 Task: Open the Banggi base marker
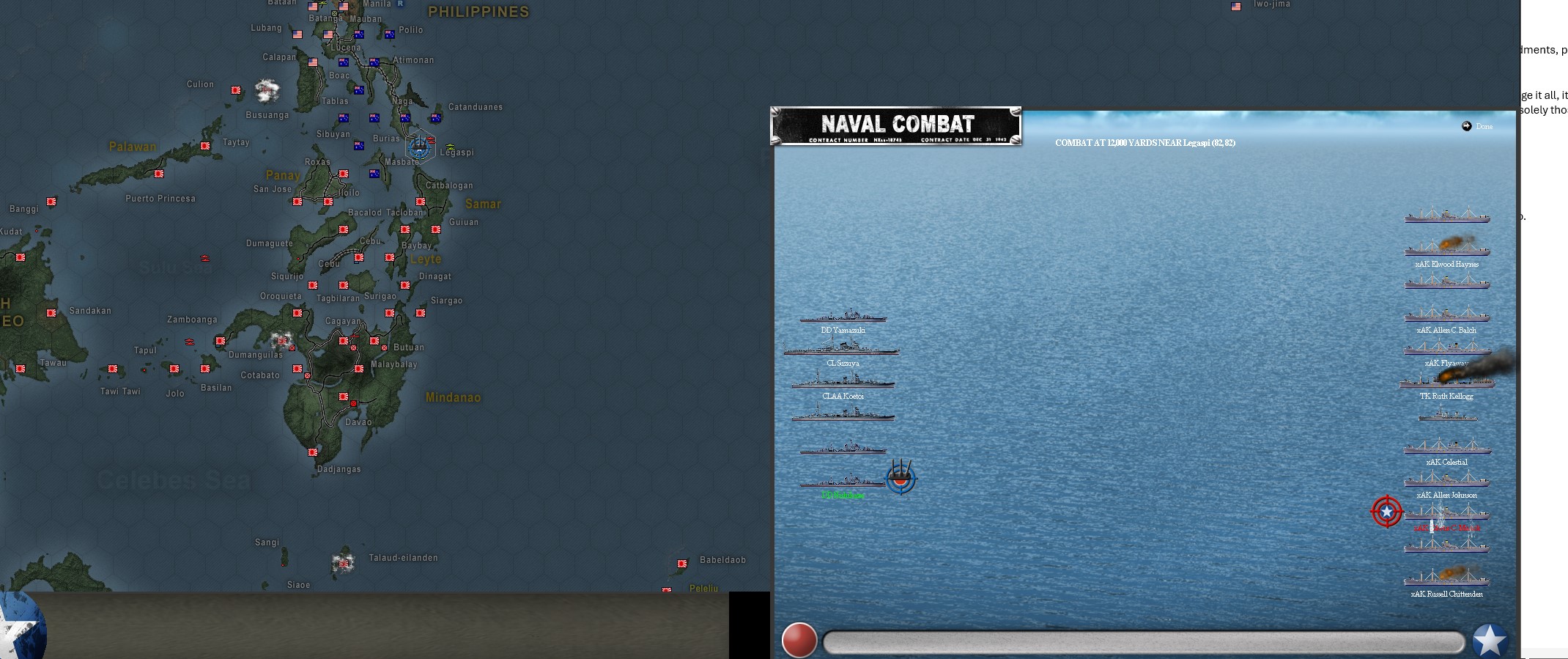pyautogui.click(x=51, y=201)
